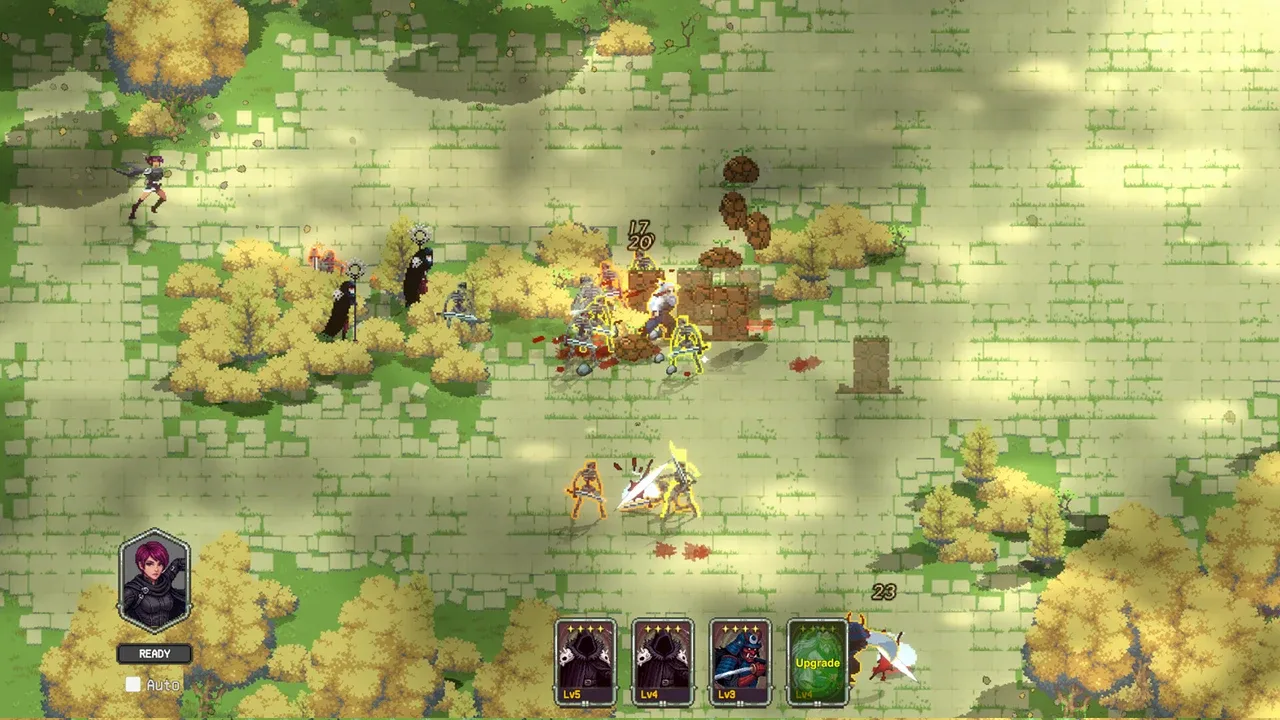Choose the Lv4 hooded reaper card
Viewport: 1280px width, 720px height.
663,662
